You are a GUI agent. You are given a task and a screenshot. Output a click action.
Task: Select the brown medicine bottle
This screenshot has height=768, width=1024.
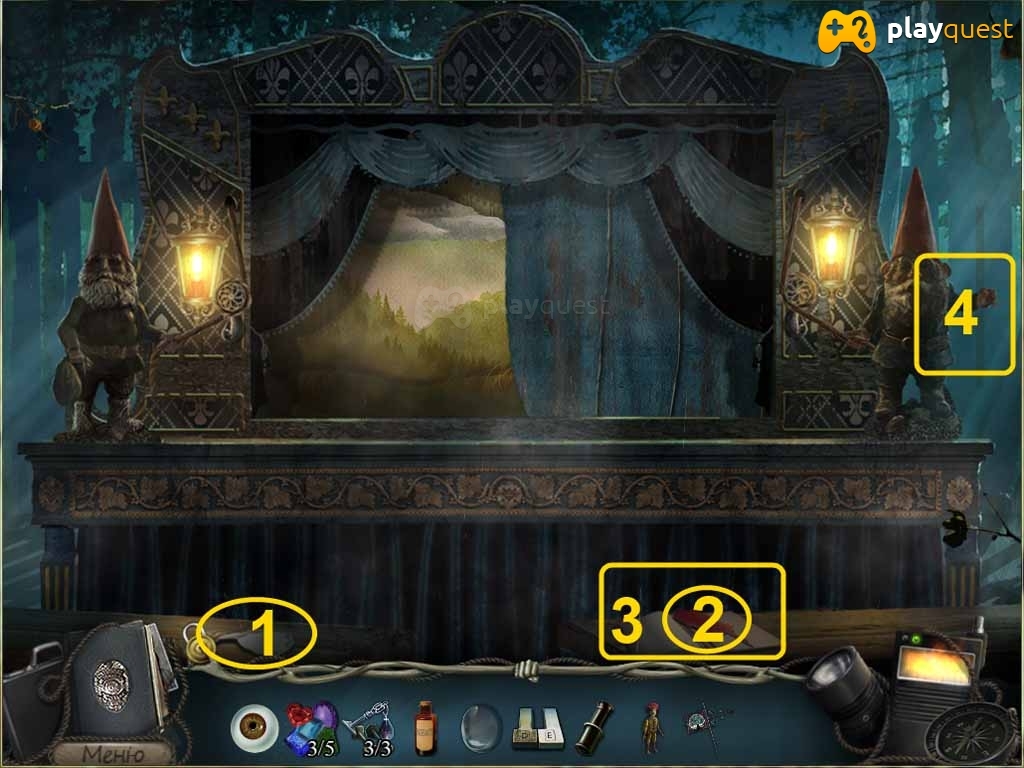pos(427,727)
